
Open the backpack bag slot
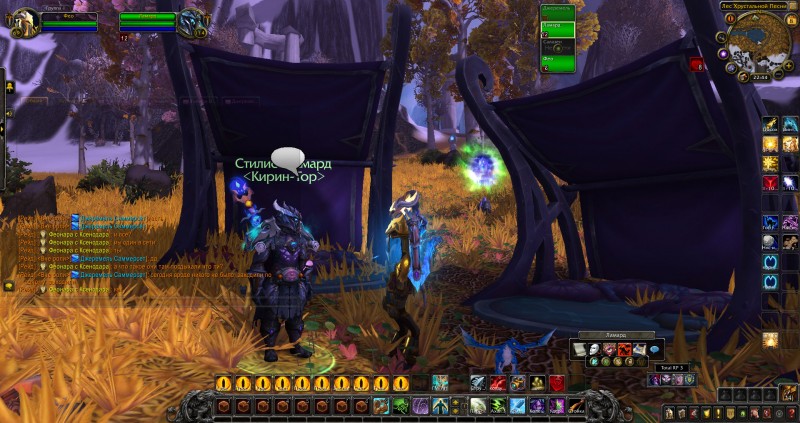[x=789, y=392]
